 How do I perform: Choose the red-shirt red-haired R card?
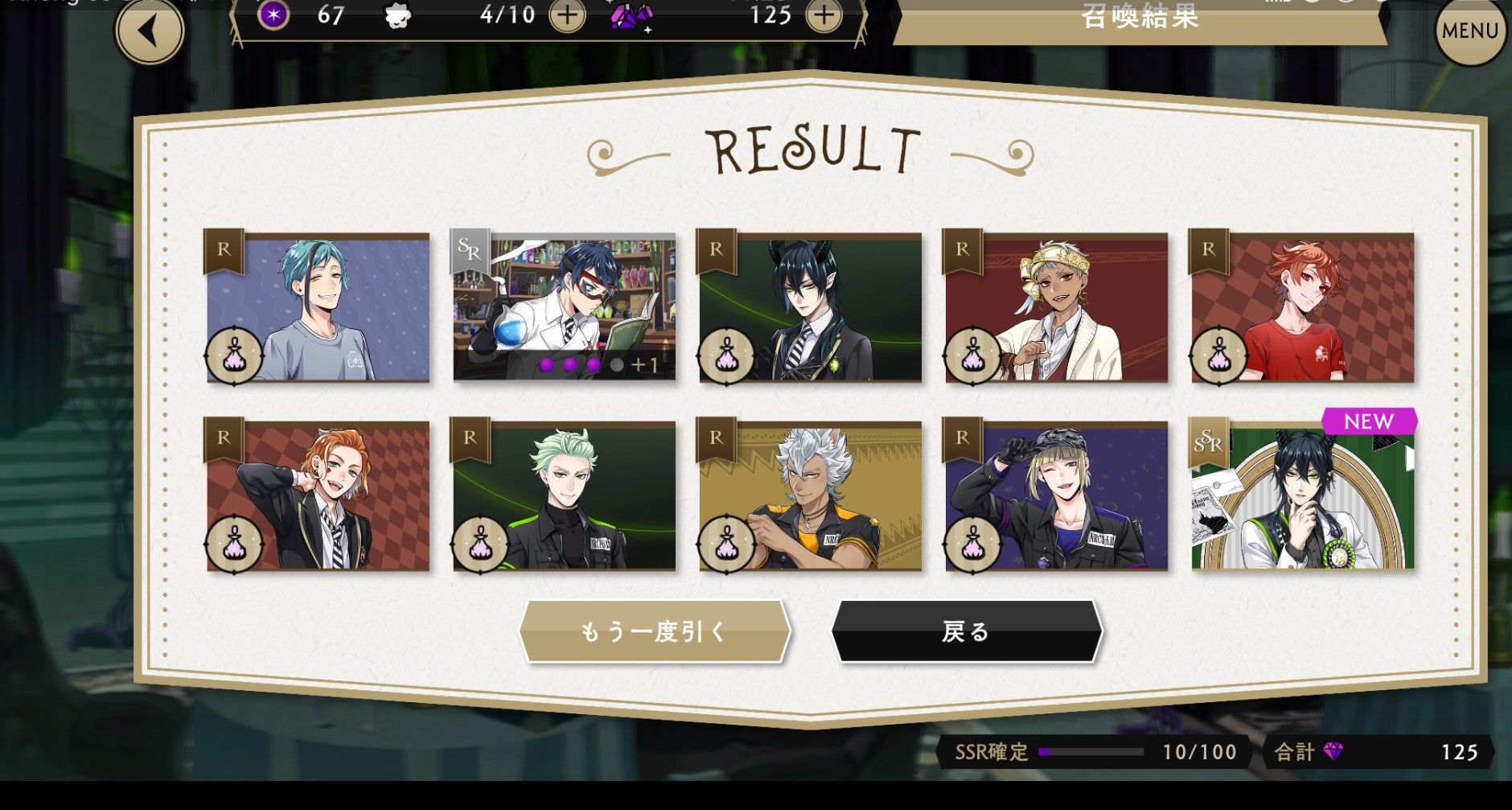1302,308
